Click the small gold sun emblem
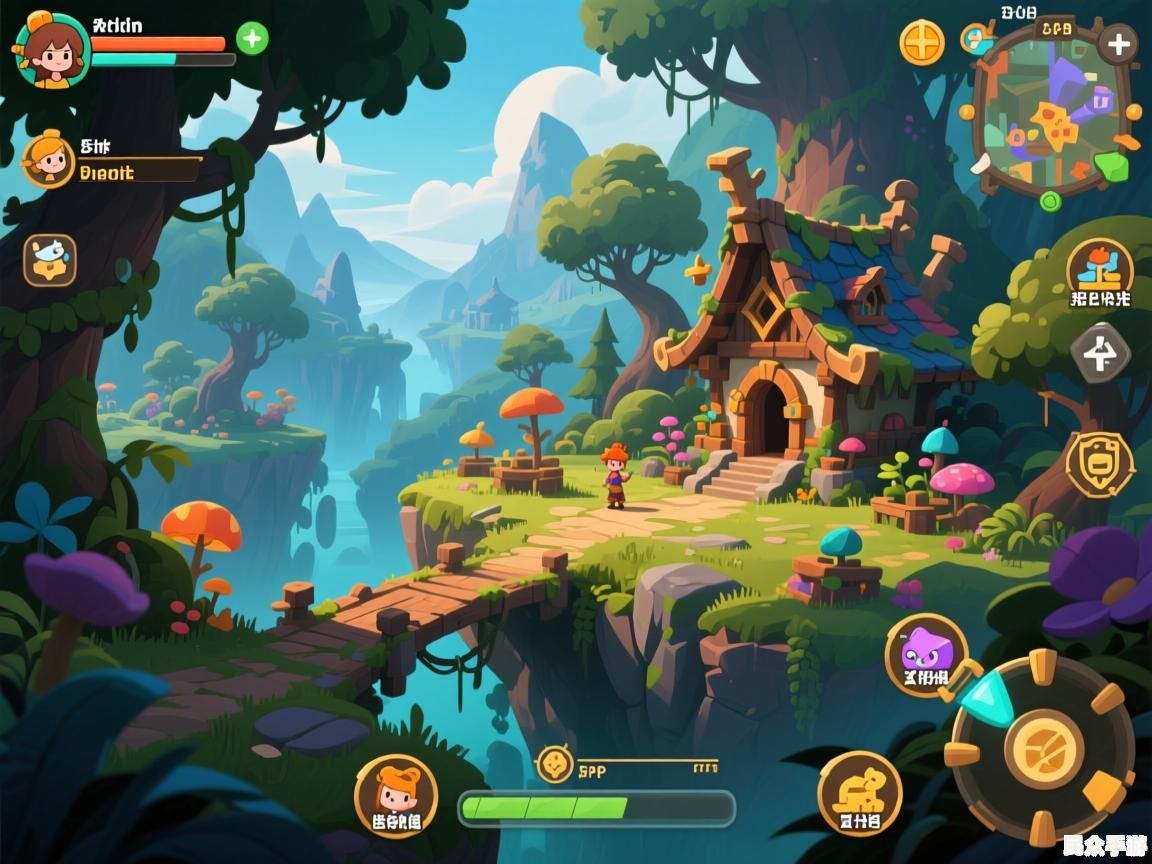Viewport: 1152px width, 864px height. [554, 765]
